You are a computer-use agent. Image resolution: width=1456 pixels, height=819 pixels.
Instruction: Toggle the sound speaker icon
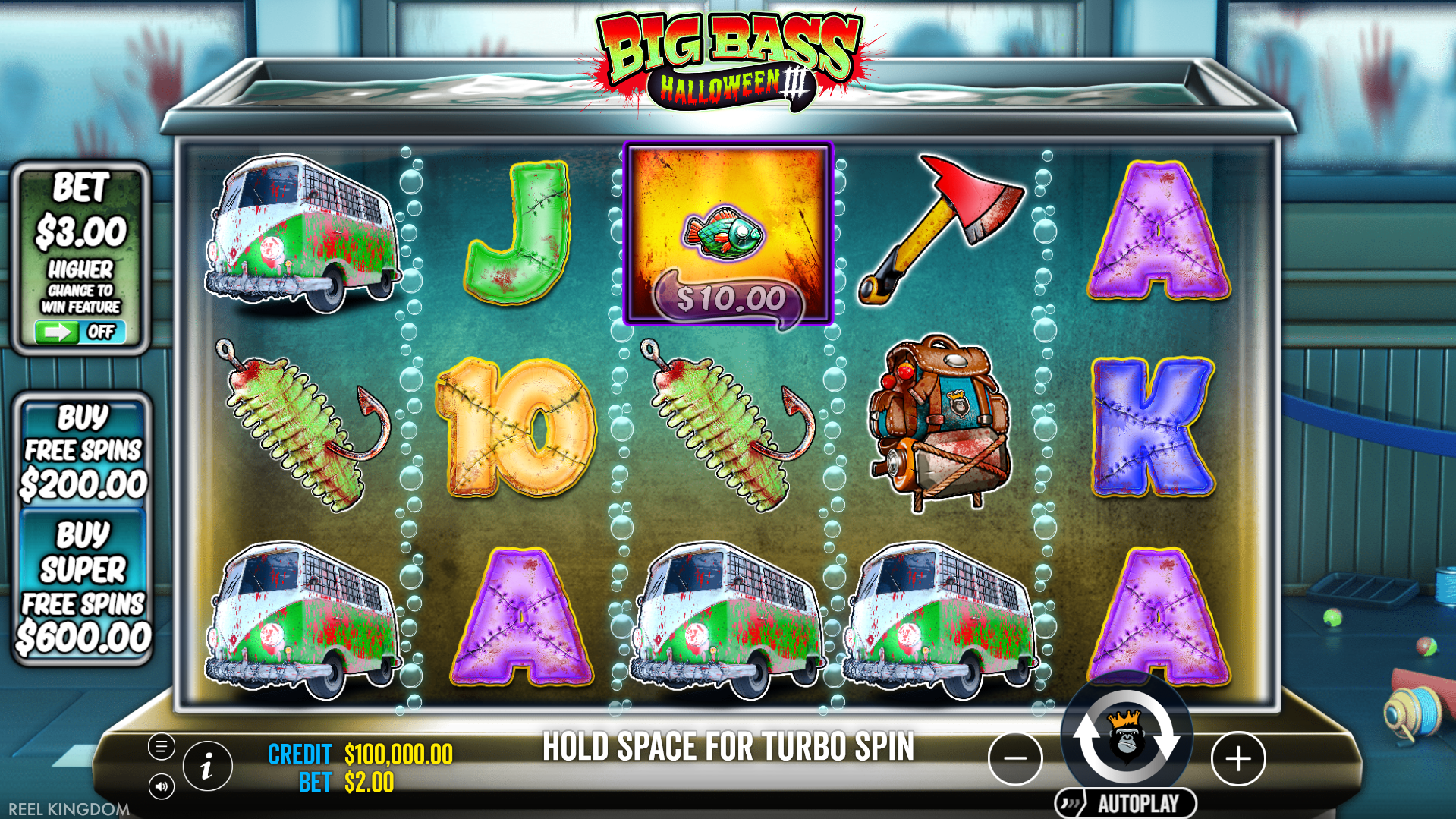(161, 786)
